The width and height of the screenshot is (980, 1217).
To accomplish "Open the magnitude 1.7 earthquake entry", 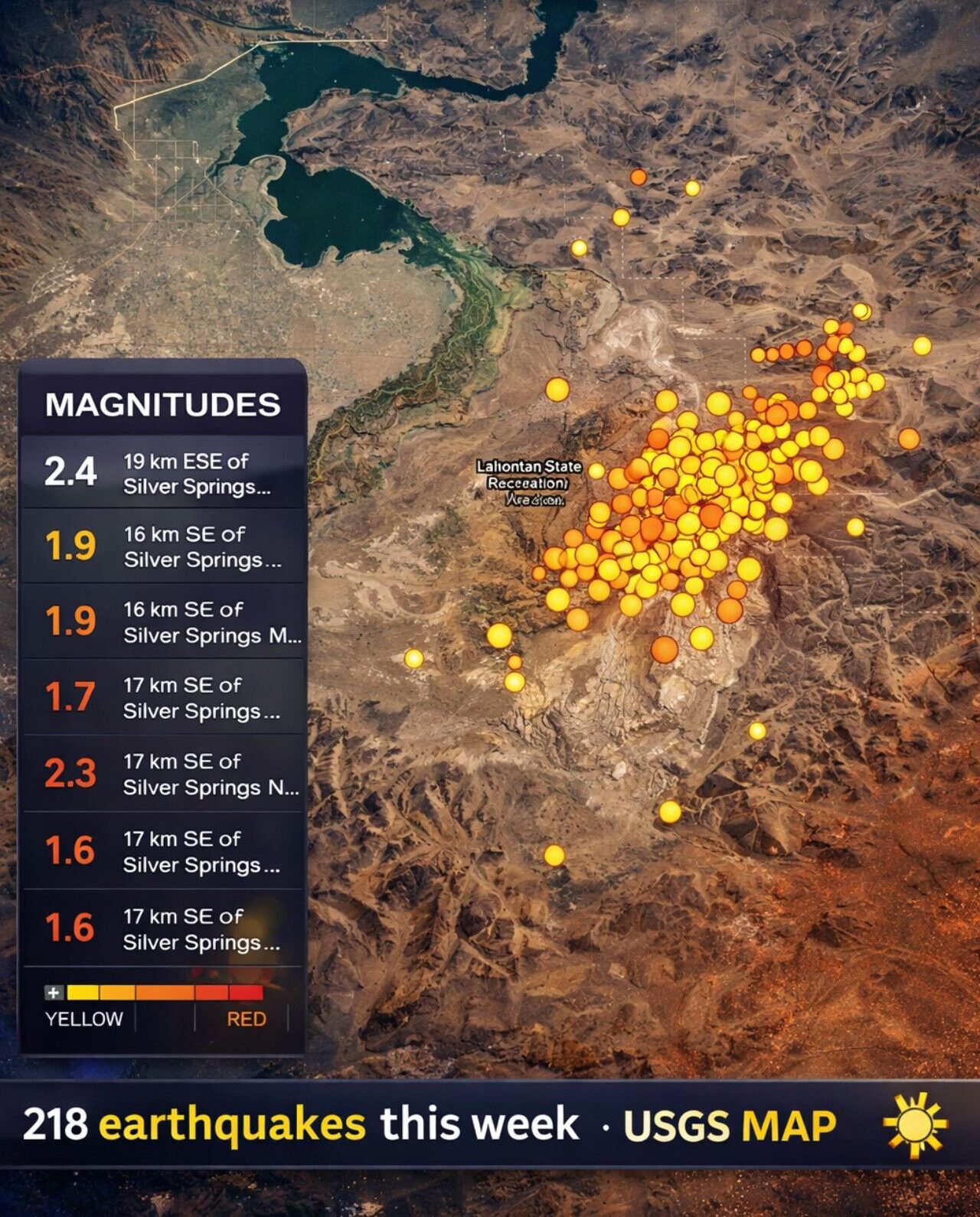I will (162, 697).
